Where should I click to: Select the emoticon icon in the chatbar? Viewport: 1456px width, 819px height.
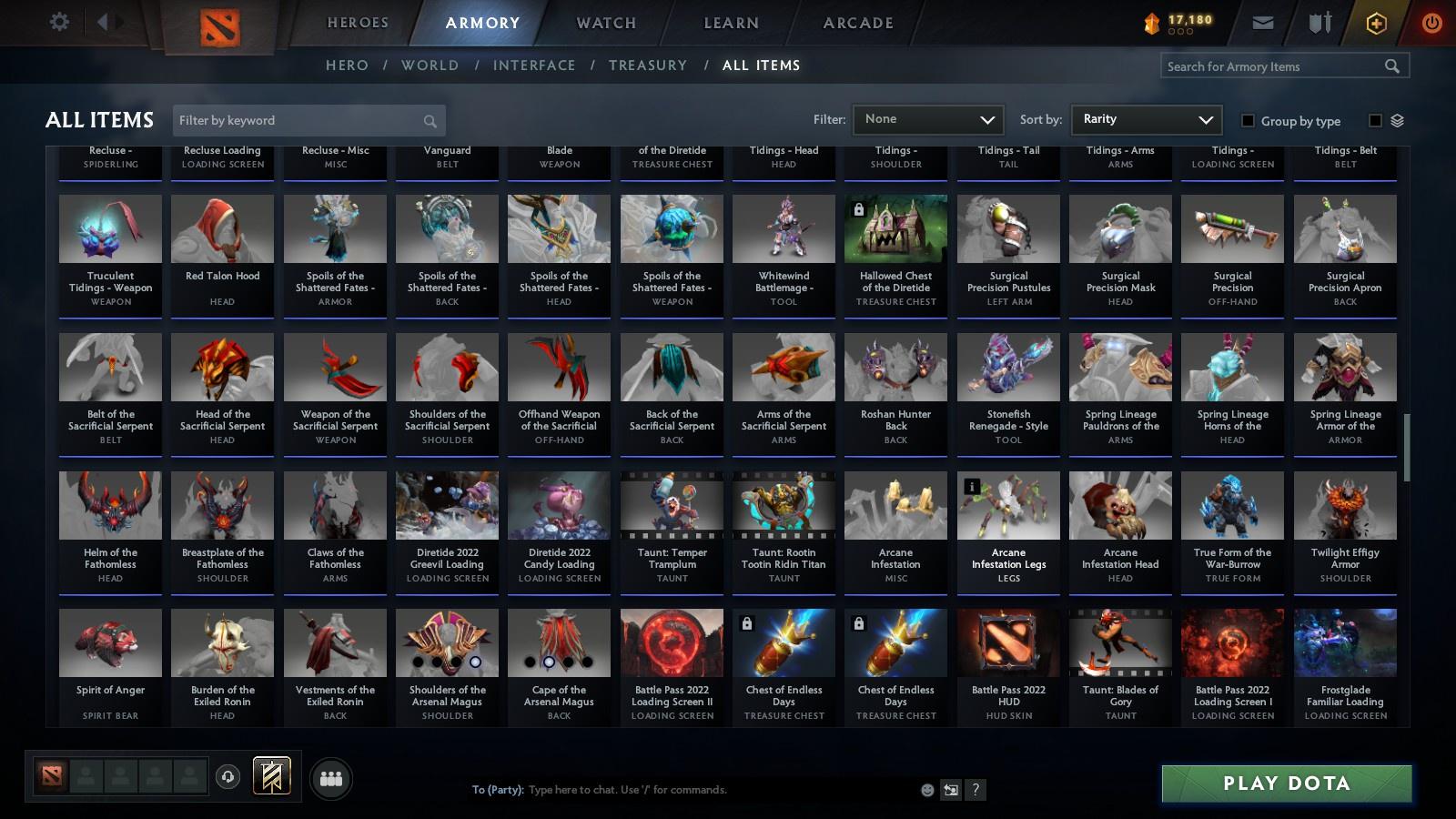pyautogui.click(x=926, y=790)
